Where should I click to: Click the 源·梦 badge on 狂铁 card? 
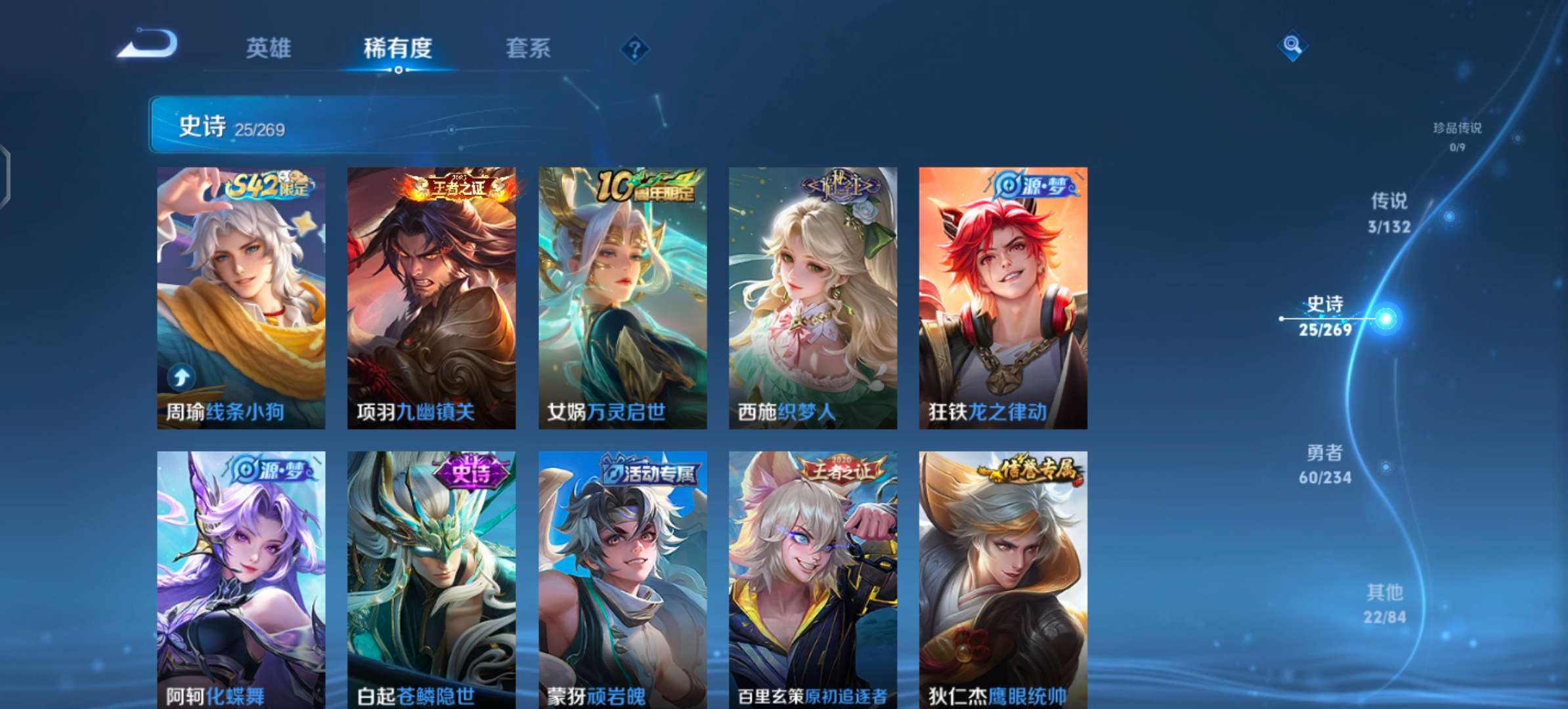1034,186
